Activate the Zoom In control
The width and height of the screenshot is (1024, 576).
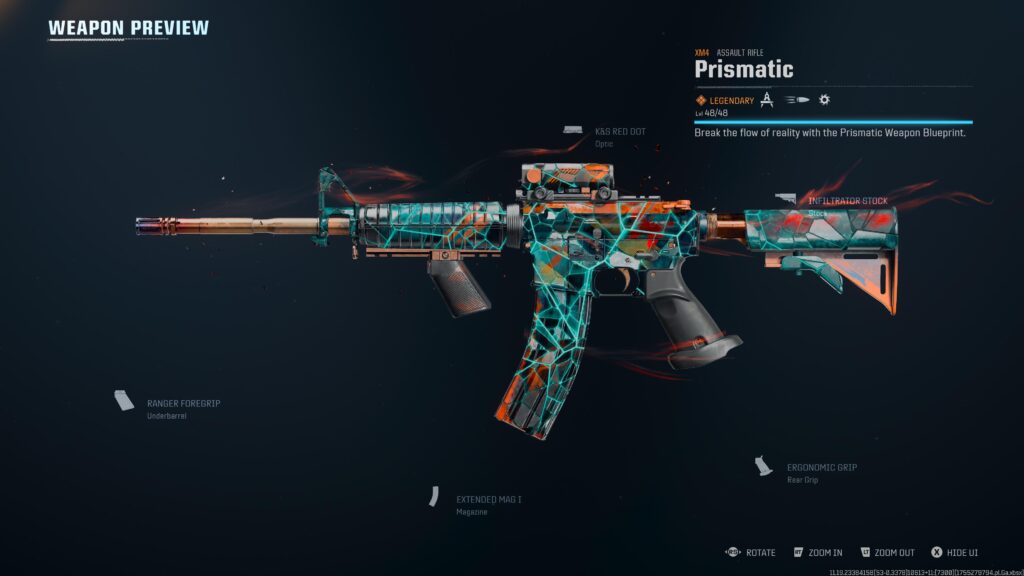click(824, 552)
